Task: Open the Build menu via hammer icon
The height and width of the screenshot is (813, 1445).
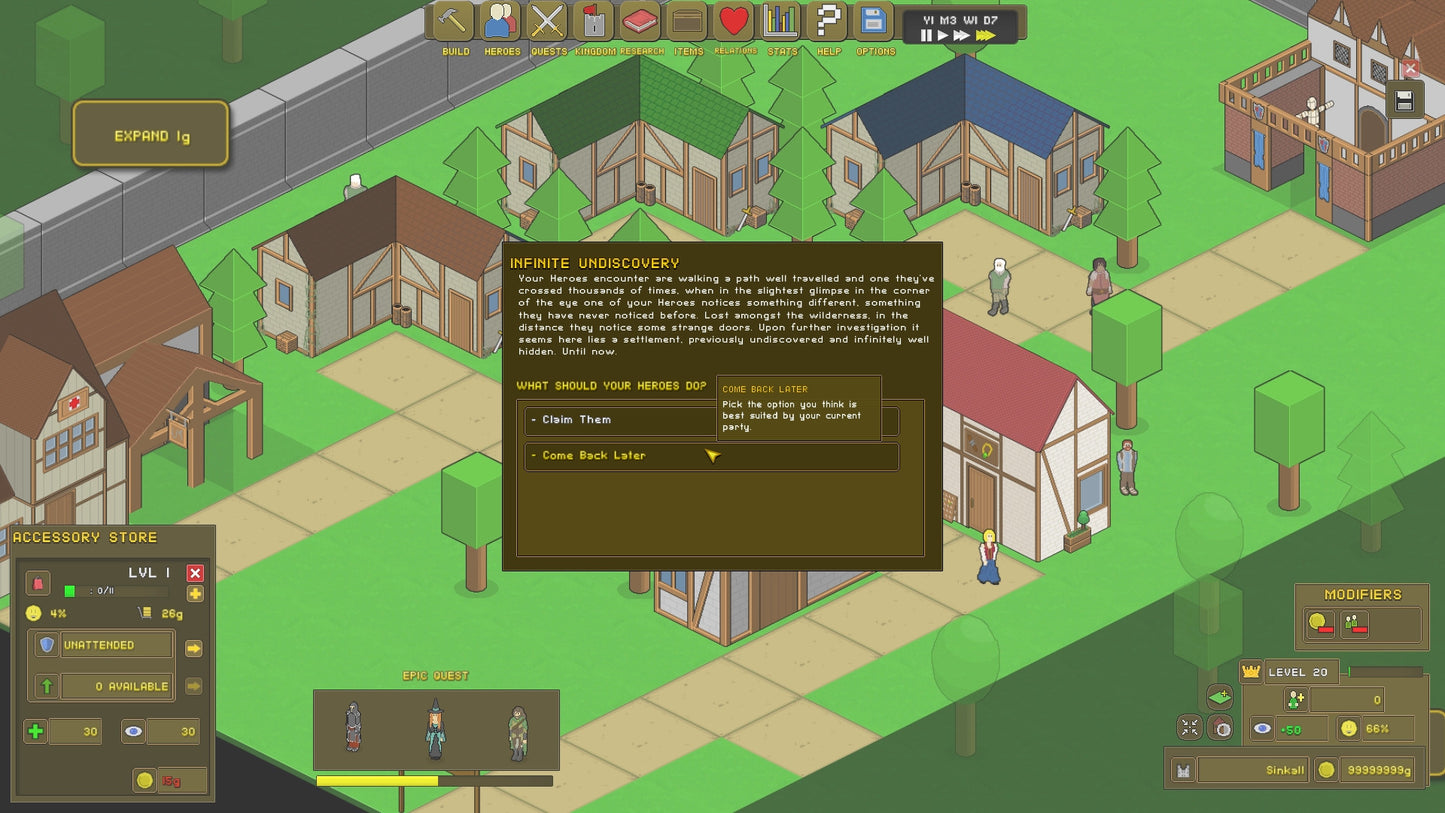Action: pos(455,22)
